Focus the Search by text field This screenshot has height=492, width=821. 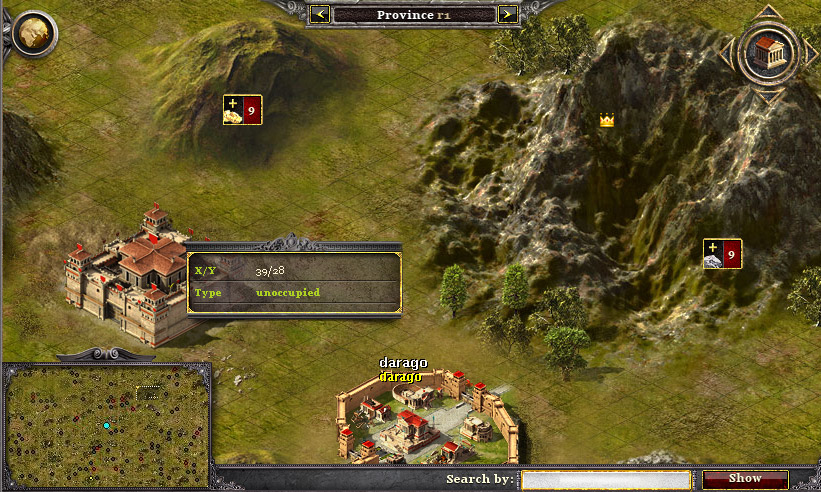[x=606, y=479]
